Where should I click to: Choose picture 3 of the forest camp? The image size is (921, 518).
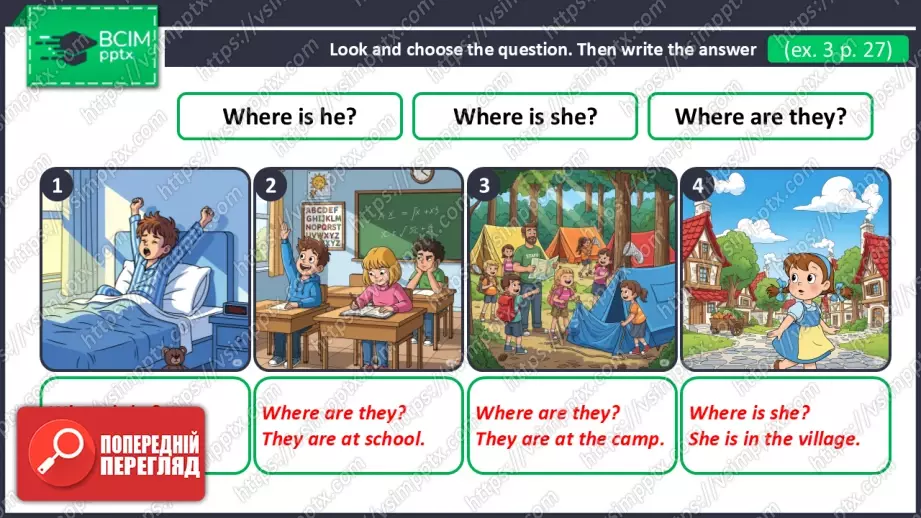click(571, 270)
